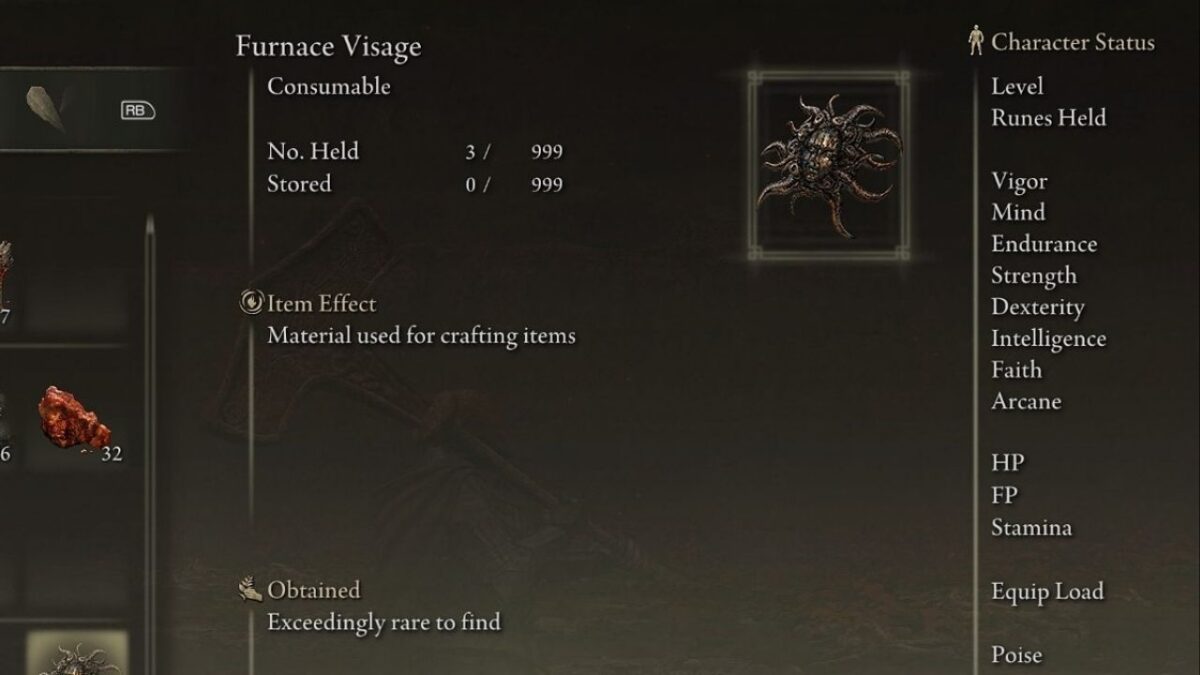This screenshot has width=1200, height=675.
Task: Click the large Furnace Visage item portrait
Action: click(828, 166)
